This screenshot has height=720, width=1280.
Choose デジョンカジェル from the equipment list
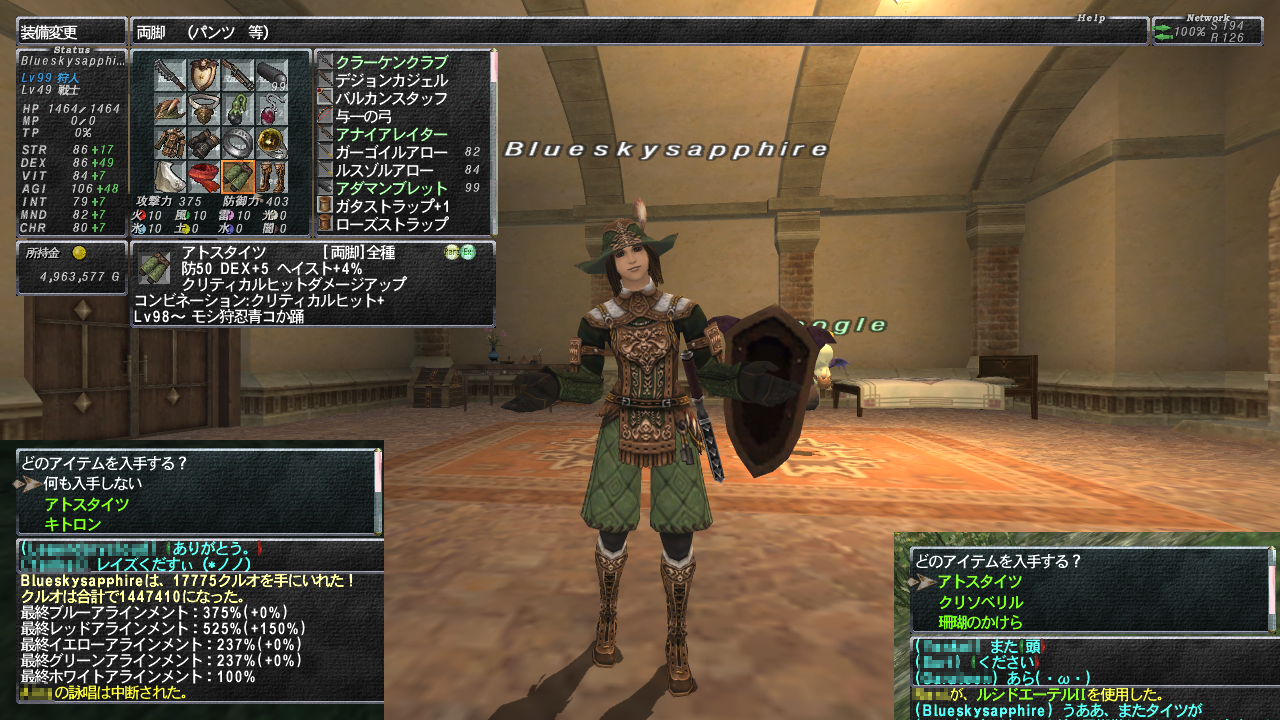point(391,80)
